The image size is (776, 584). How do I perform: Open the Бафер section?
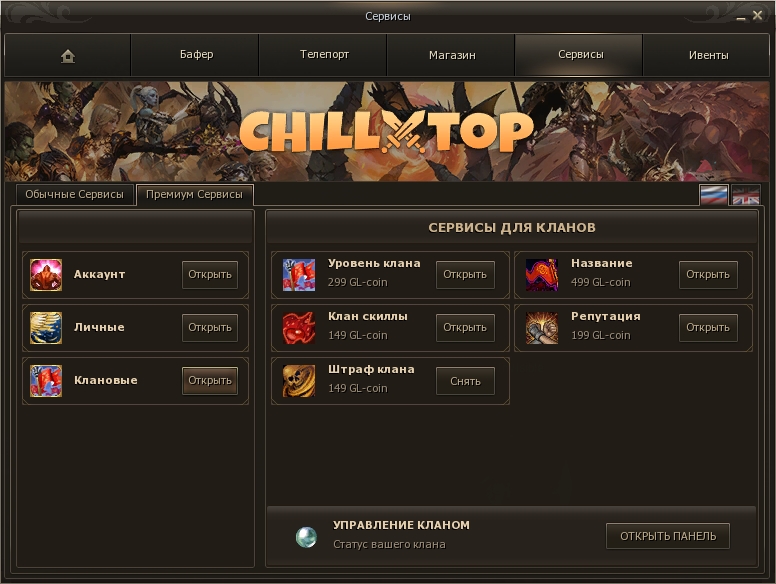click(196, 55)
